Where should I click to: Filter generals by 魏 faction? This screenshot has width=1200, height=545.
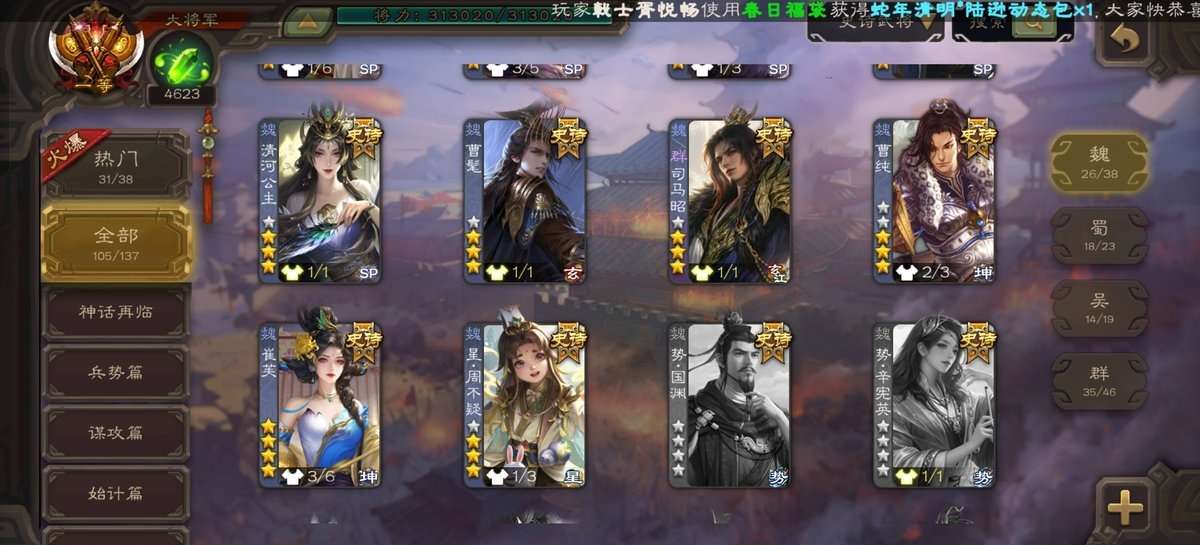coord(1099,163)
